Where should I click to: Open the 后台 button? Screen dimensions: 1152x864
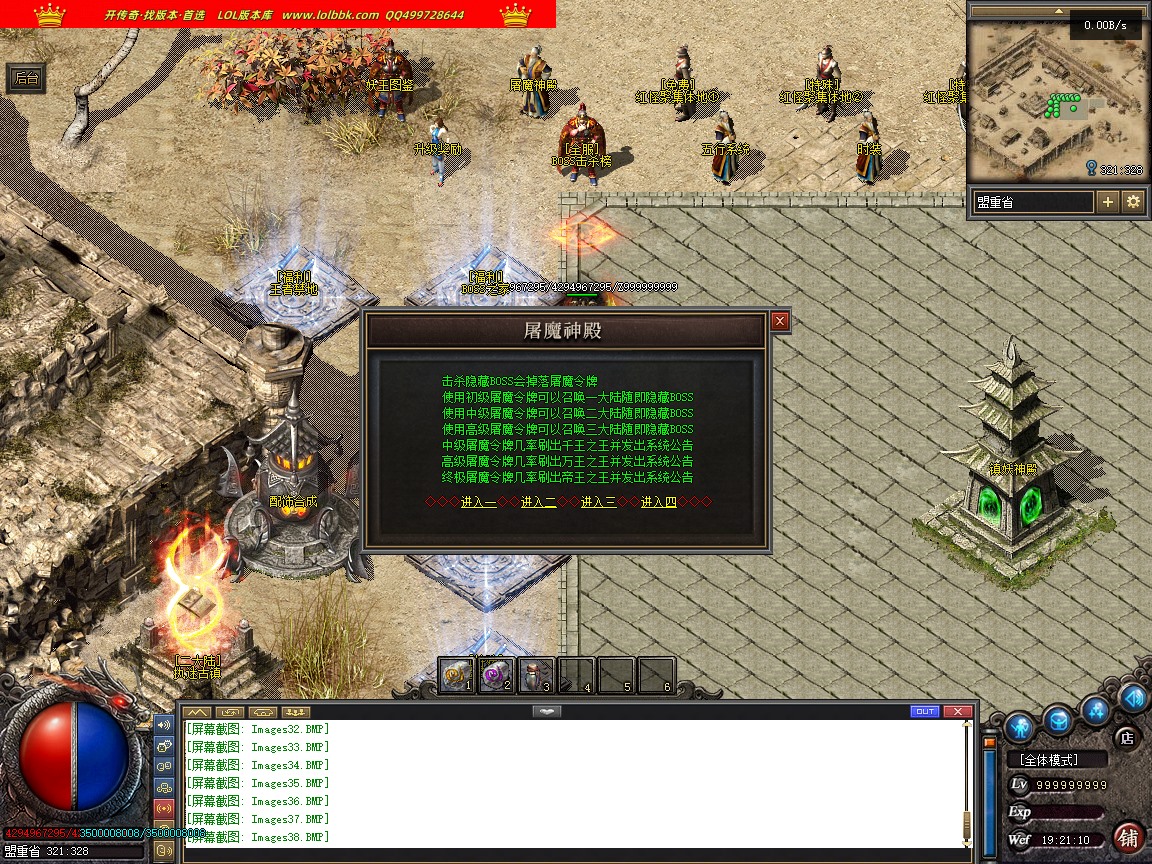coord(27,78)
